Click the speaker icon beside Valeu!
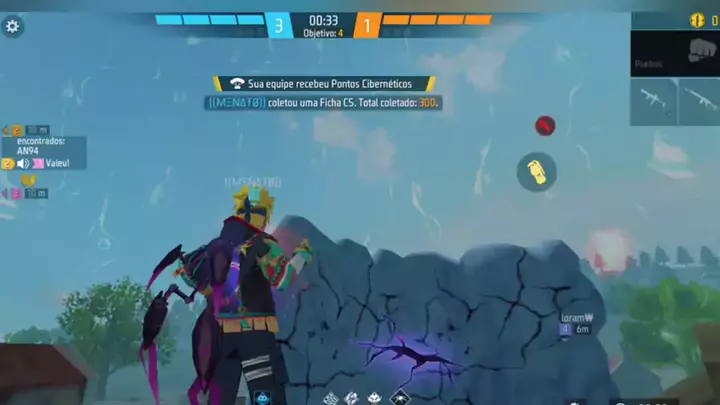The width and height of the screenshot is (720, 405). pos(23,163)
